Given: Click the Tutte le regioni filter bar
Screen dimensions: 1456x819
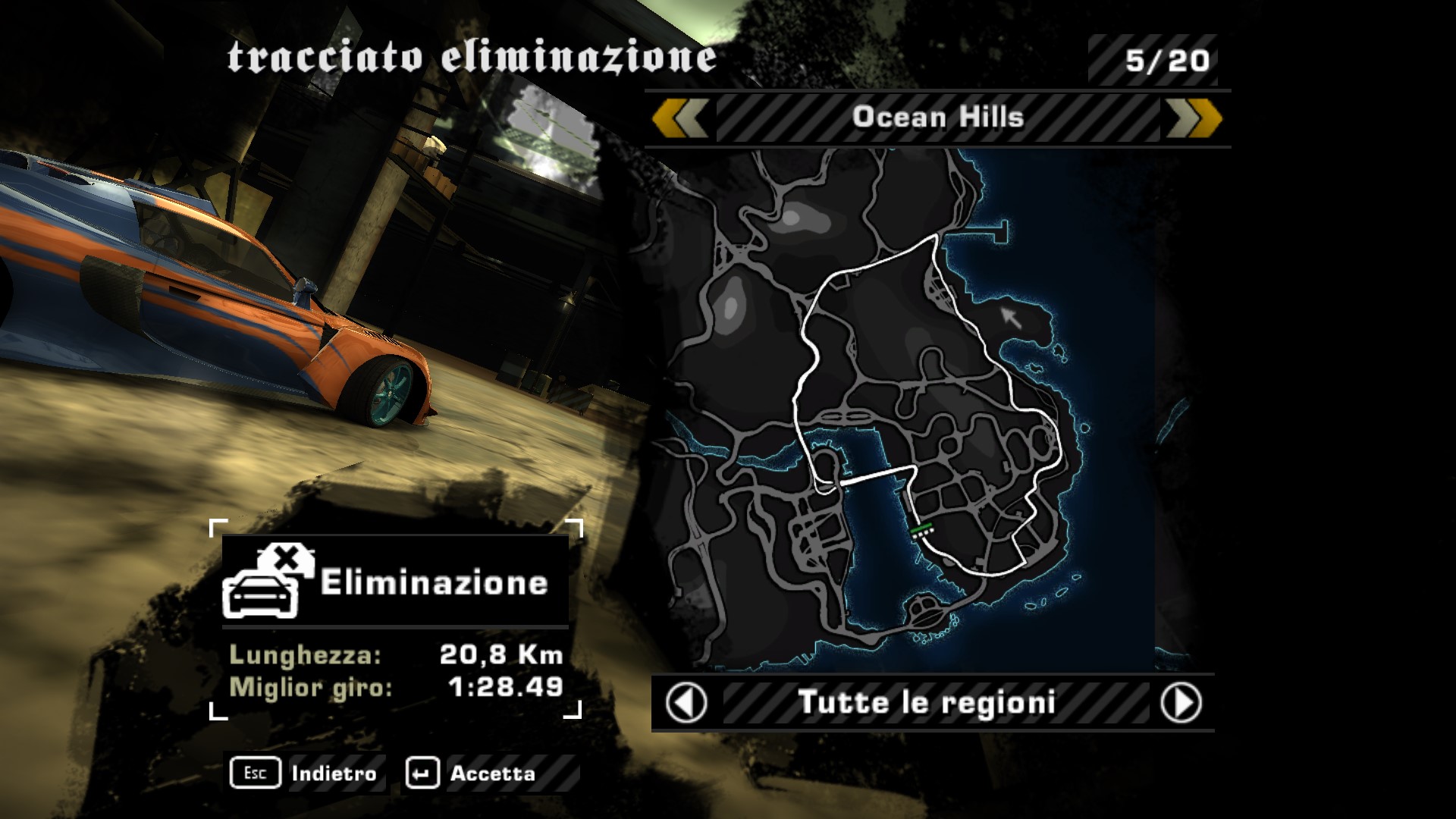Looking at the screenshot, I should [927, 703].
